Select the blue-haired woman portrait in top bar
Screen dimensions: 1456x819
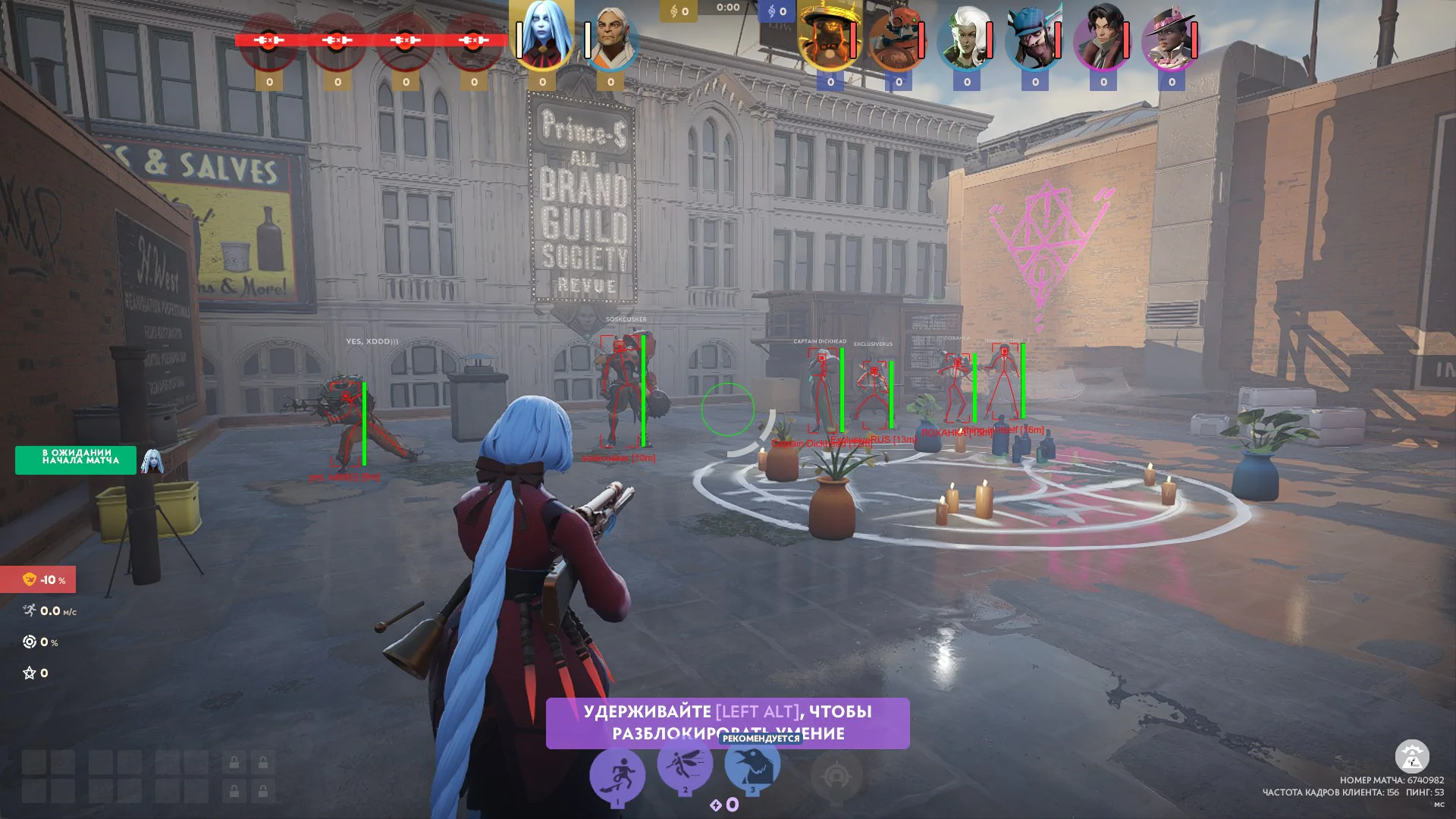[541, 36]
